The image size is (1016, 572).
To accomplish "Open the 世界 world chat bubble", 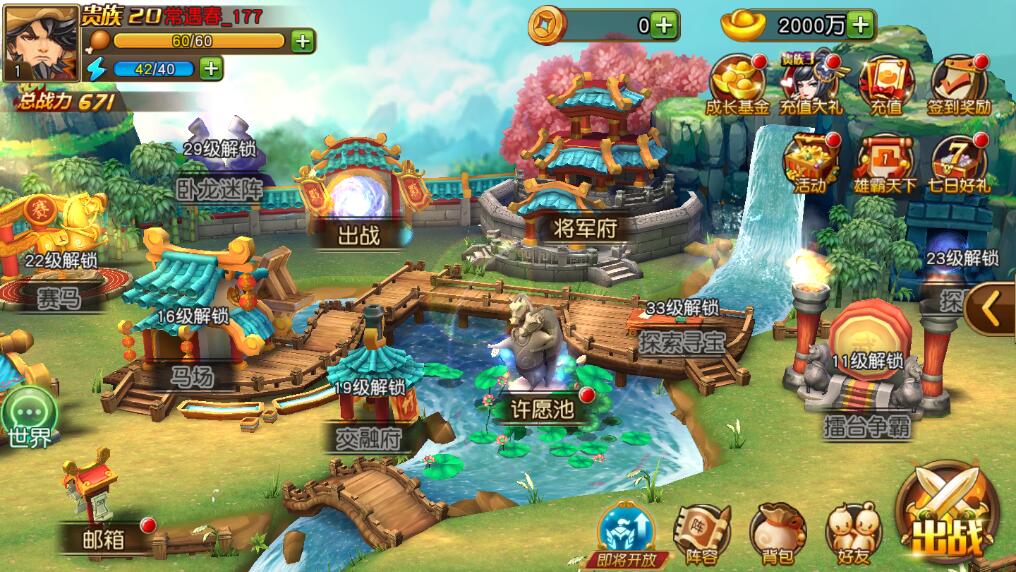I will [x=29, y=418].
